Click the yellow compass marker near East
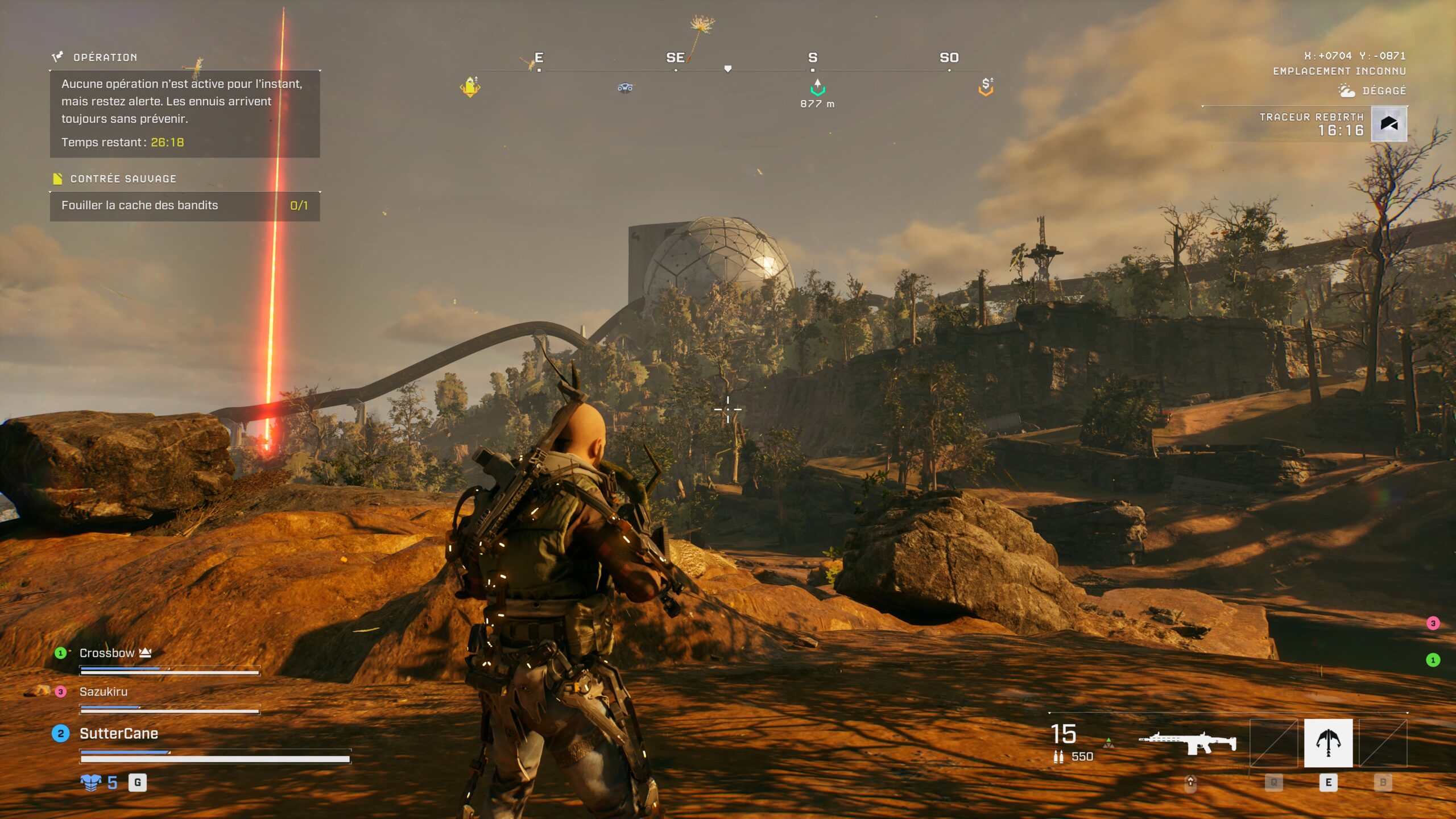This screenshot has height=819, width=1456. click(x=470, y=87)
